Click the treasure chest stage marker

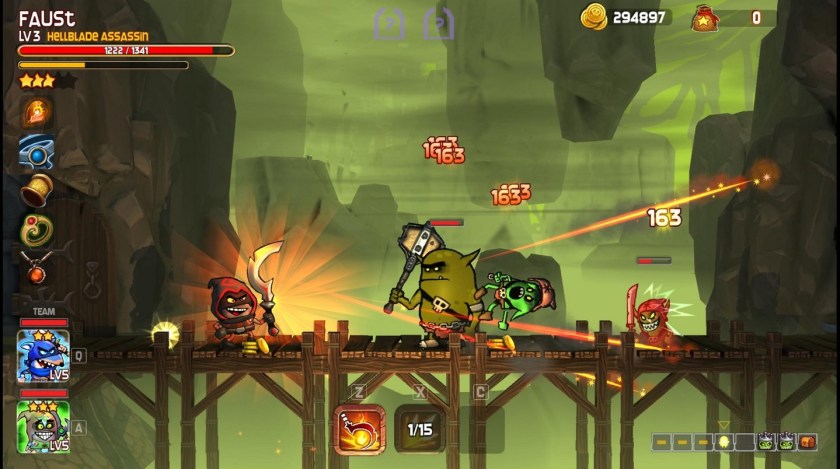click(x=808, y=441)
